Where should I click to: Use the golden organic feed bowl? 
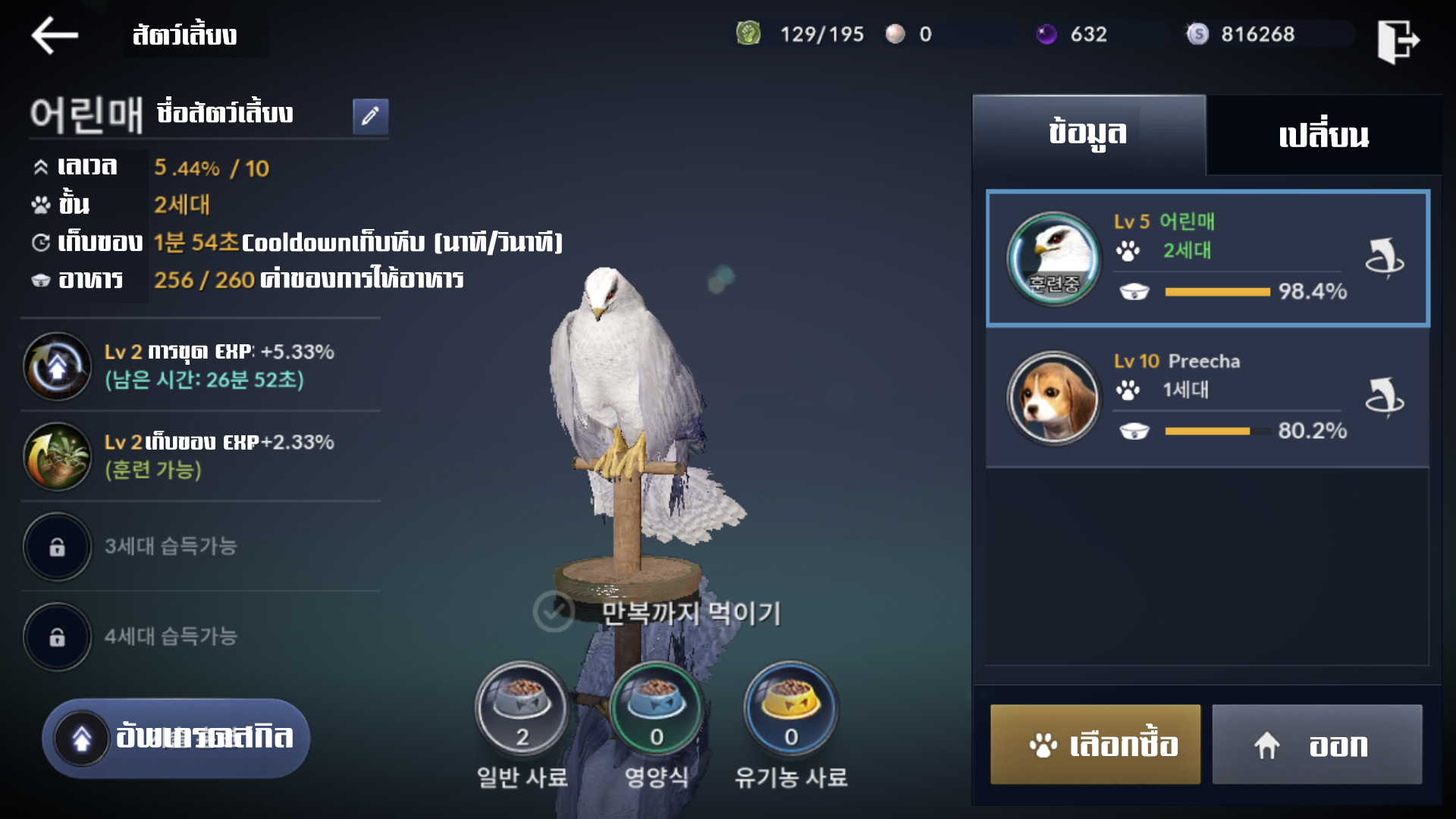[790, 708]
